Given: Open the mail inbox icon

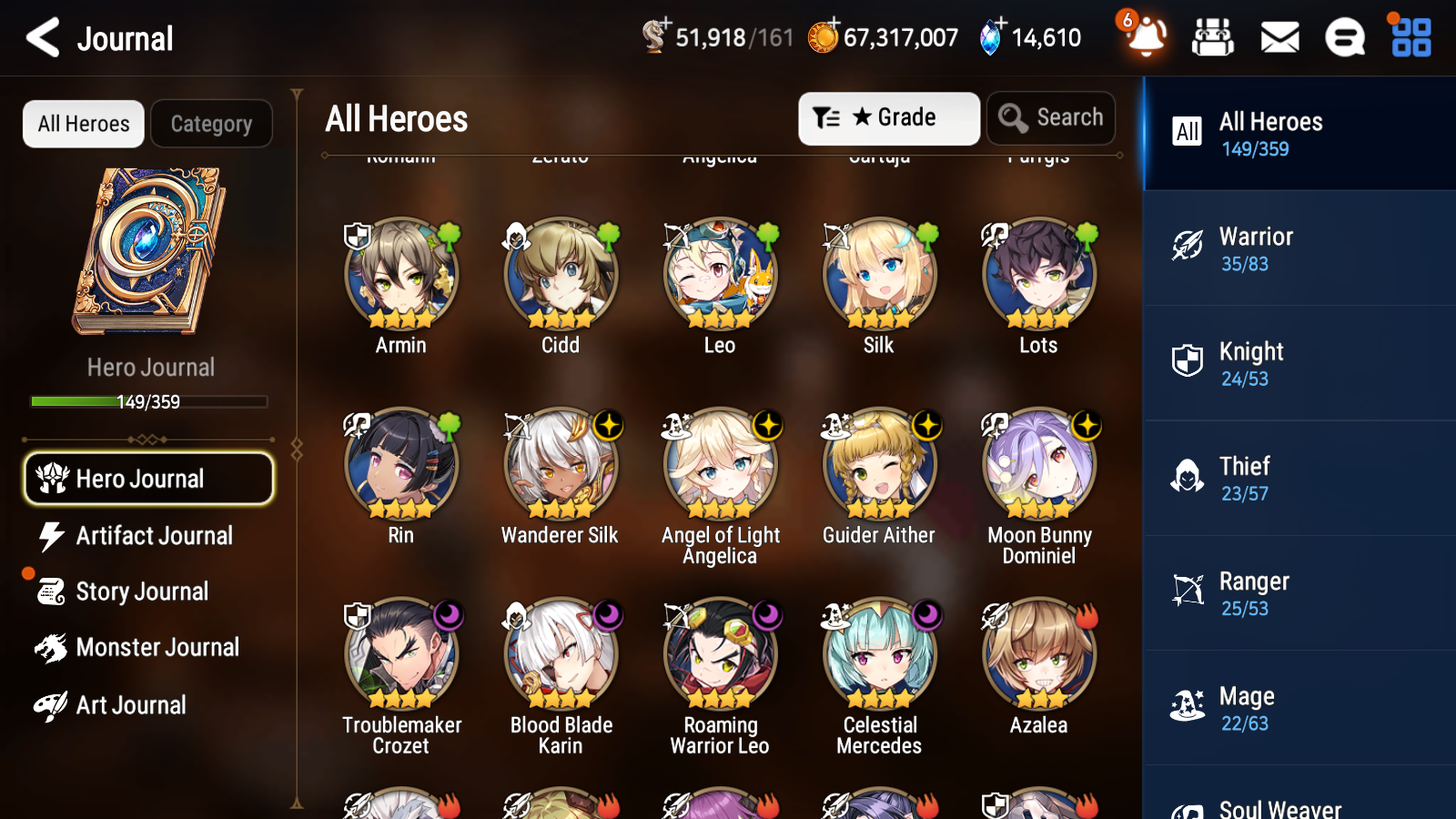Looking at the screenshot, I should tap(1279, 37).
